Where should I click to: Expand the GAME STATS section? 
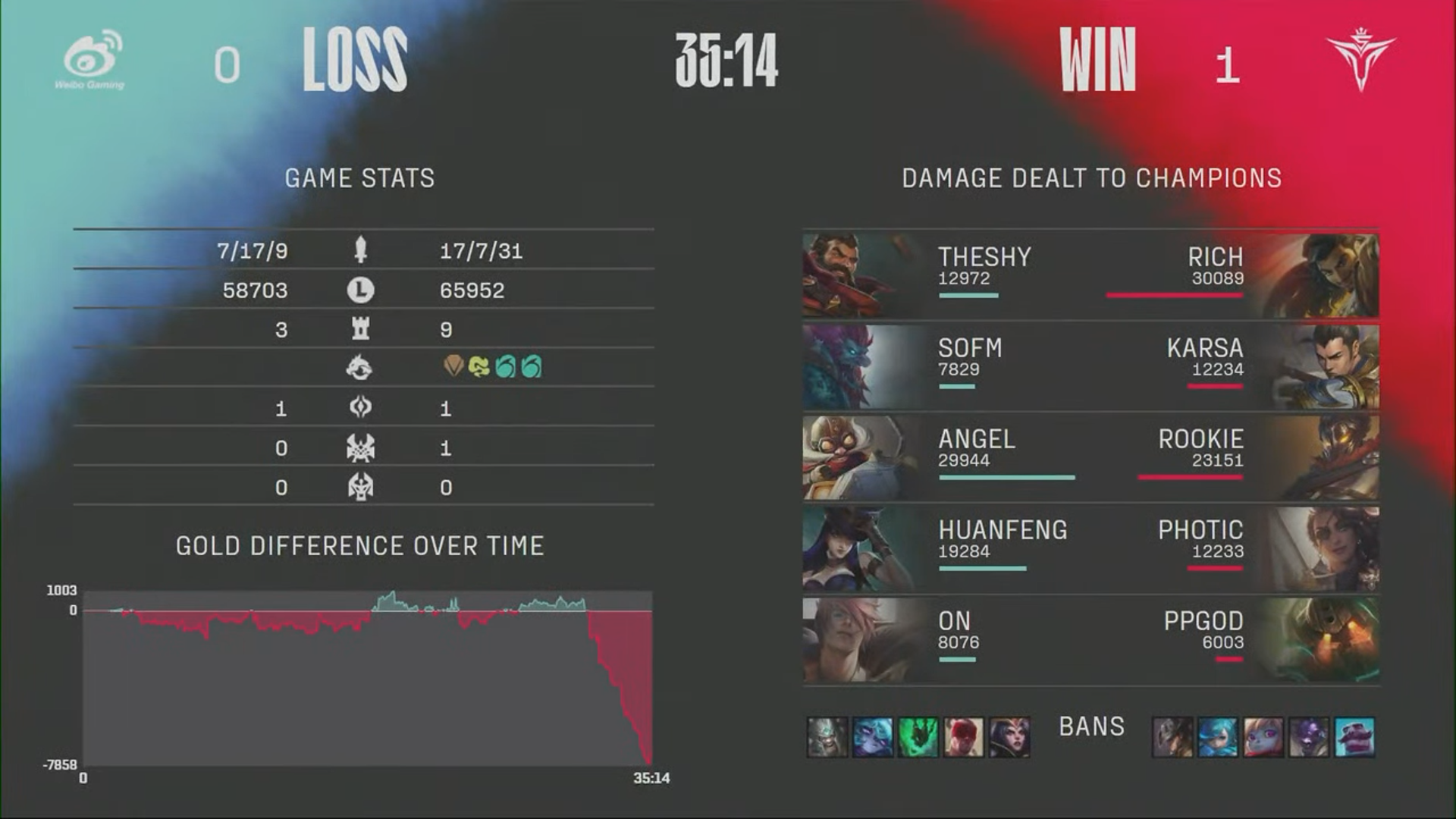[x=359, y=178]
